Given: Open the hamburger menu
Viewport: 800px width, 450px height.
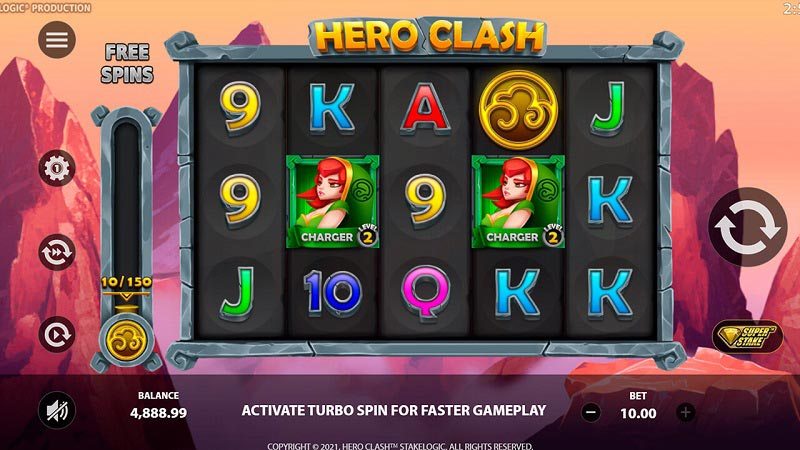Looking at the screenshot, I should pyautogui.click(x=57, y=39).
